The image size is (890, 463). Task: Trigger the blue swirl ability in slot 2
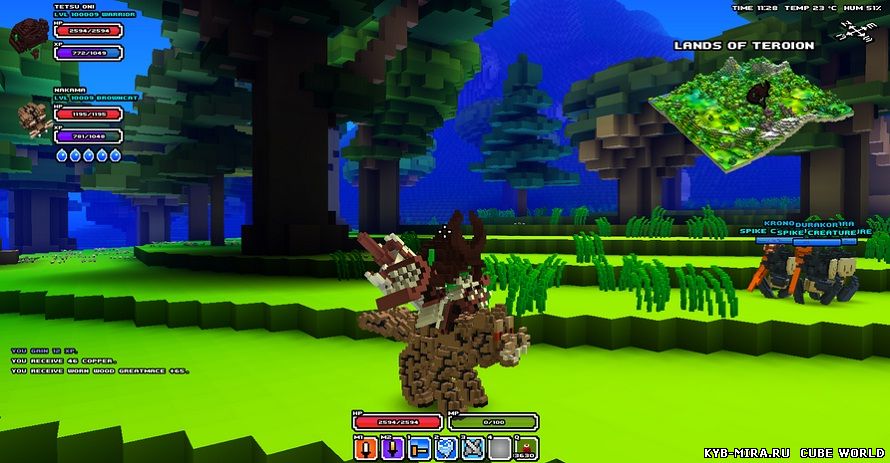tap(446, 448)
